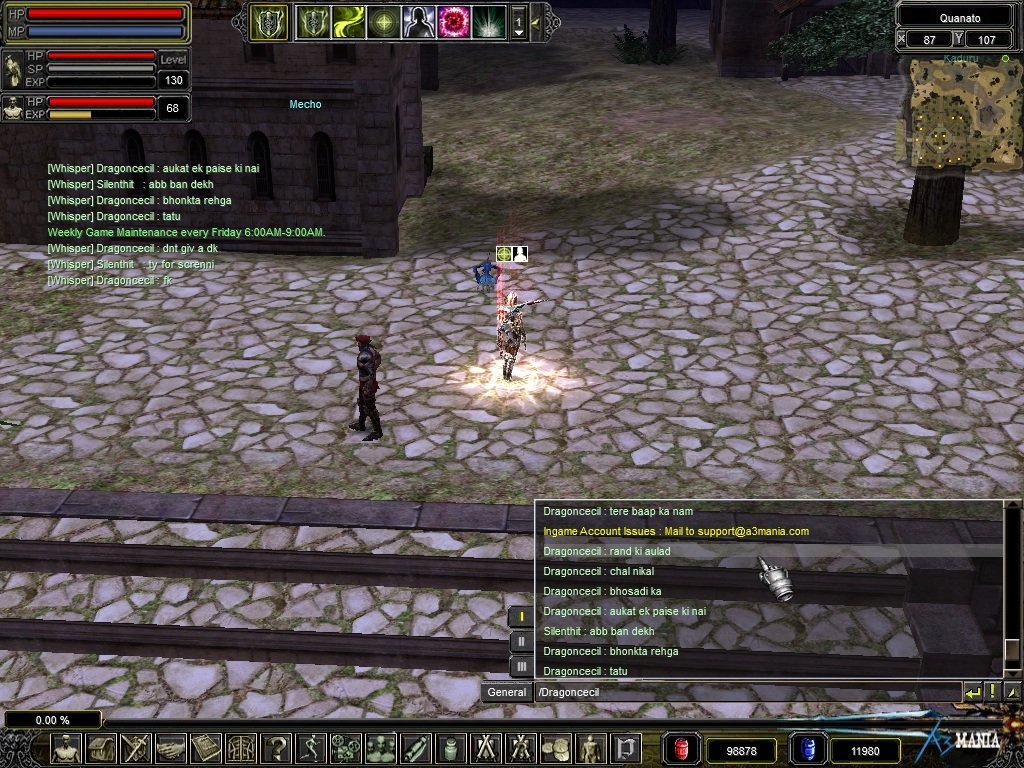Activate the pink energy burst skill
Screen dimensions: 1024x768
(x=454, y=21)
